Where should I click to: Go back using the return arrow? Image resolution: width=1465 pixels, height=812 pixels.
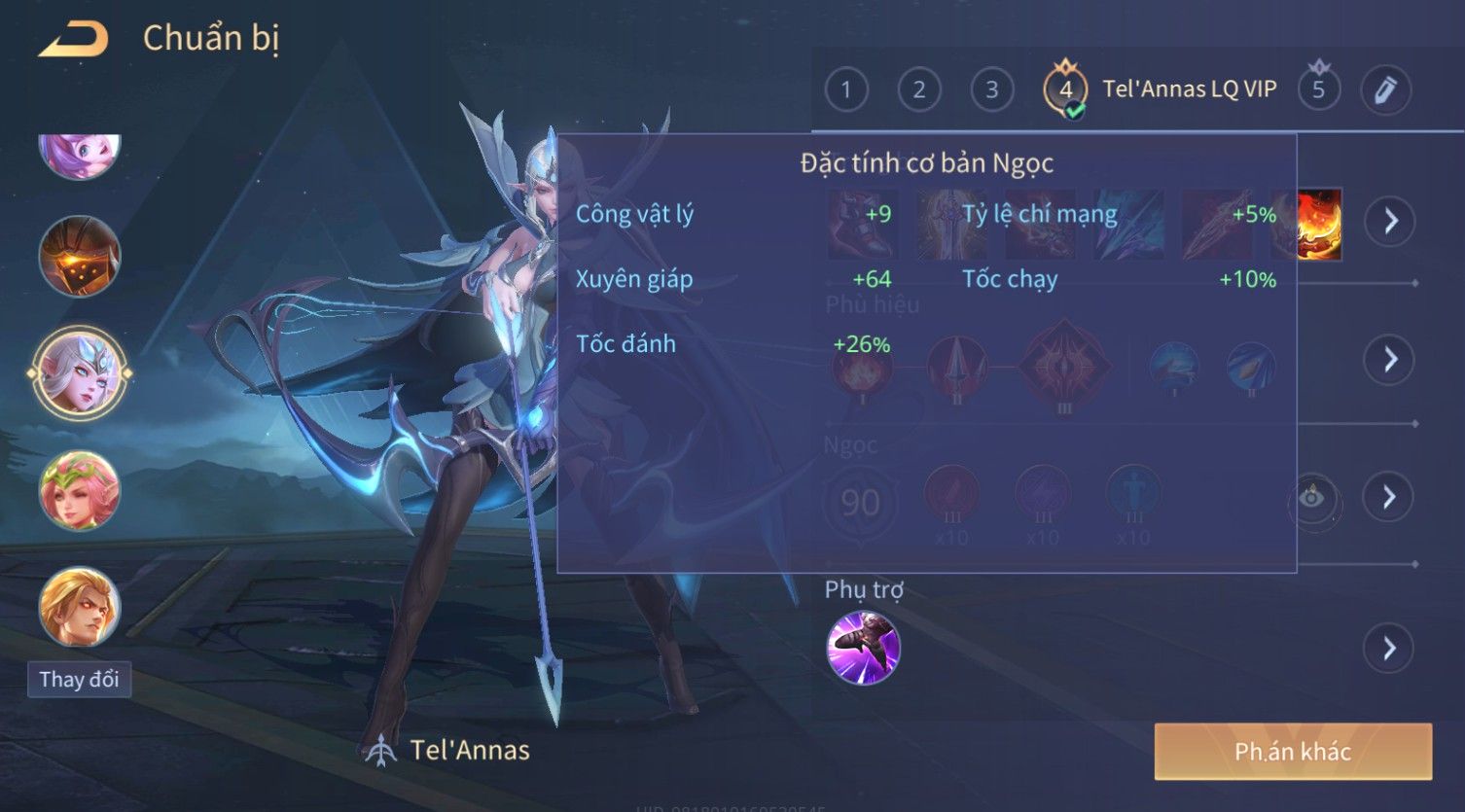pos(74,40)
